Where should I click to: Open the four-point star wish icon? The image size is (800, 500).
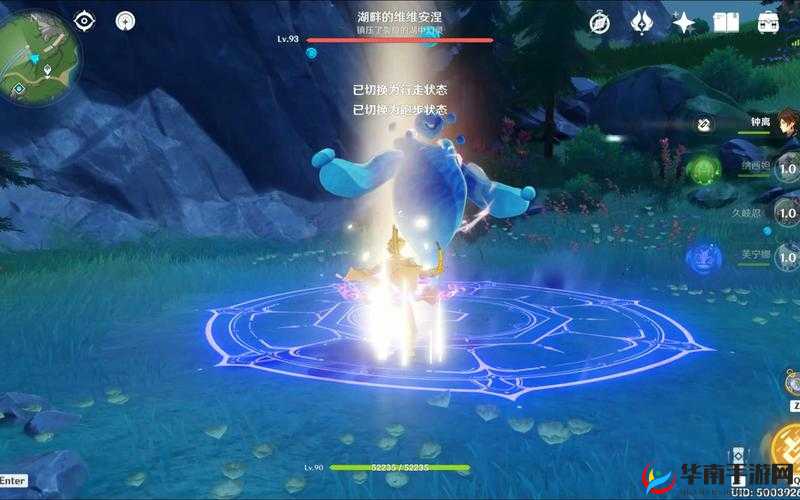tap(685, 22)
